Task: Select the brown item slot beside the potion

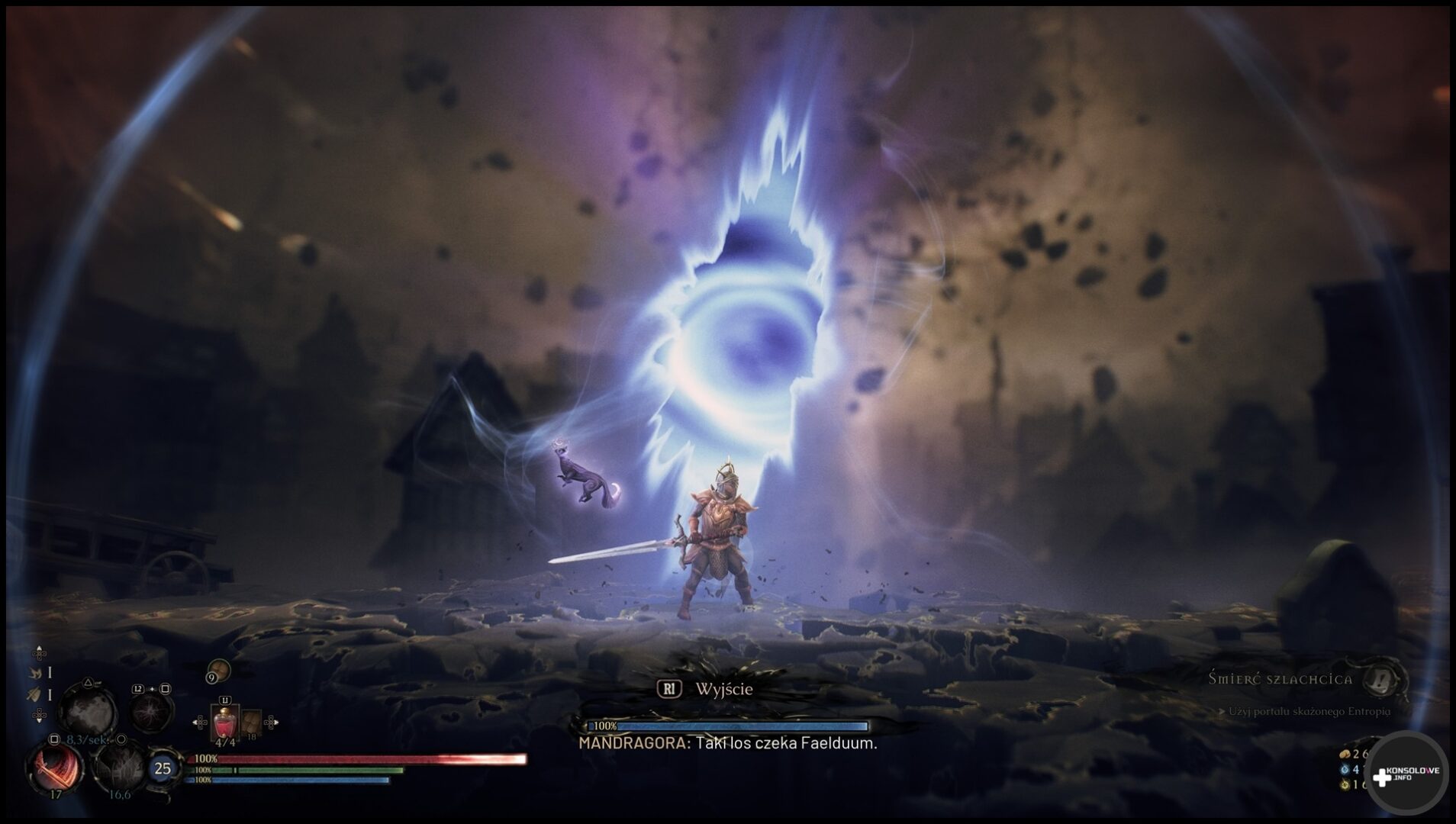Action: tap(251, 723)
